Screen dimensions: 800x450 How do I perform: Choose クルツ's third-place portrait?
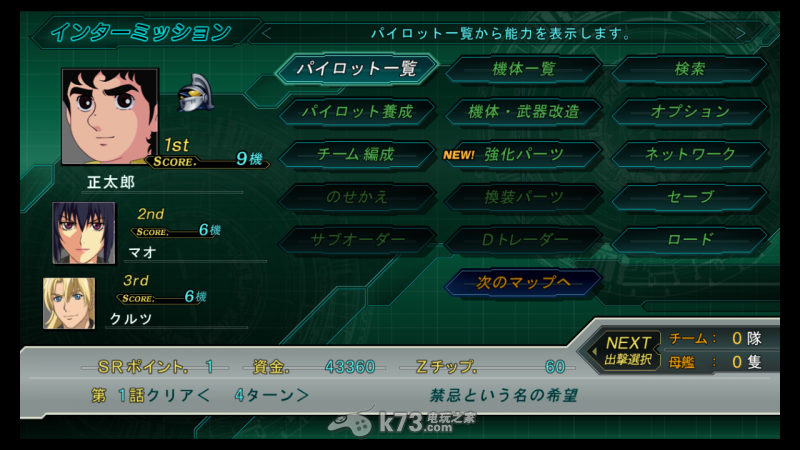[69, 303]
